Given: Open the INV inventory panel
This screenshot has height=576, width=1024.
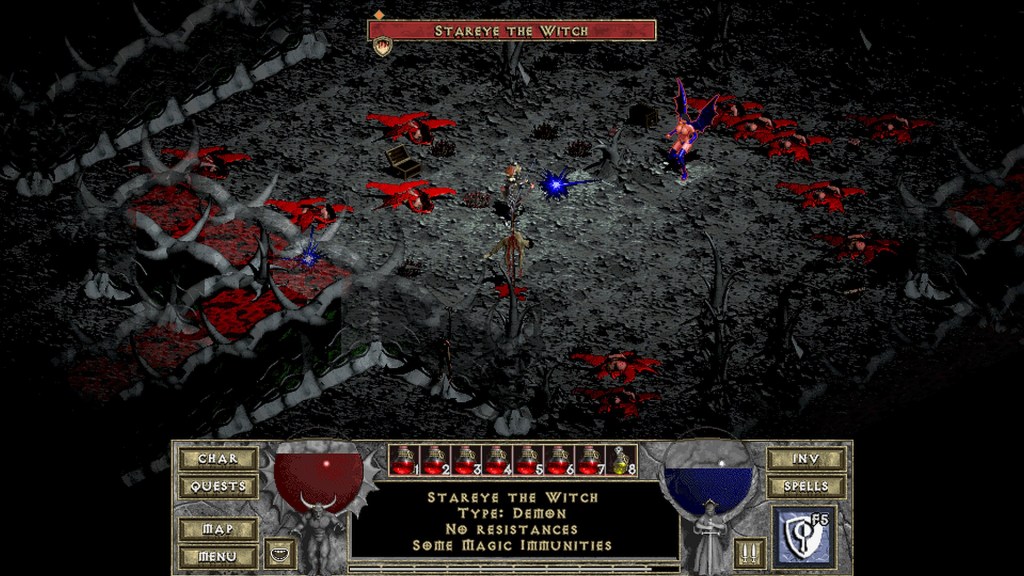Looking at the screenshot, I should 805,459.
